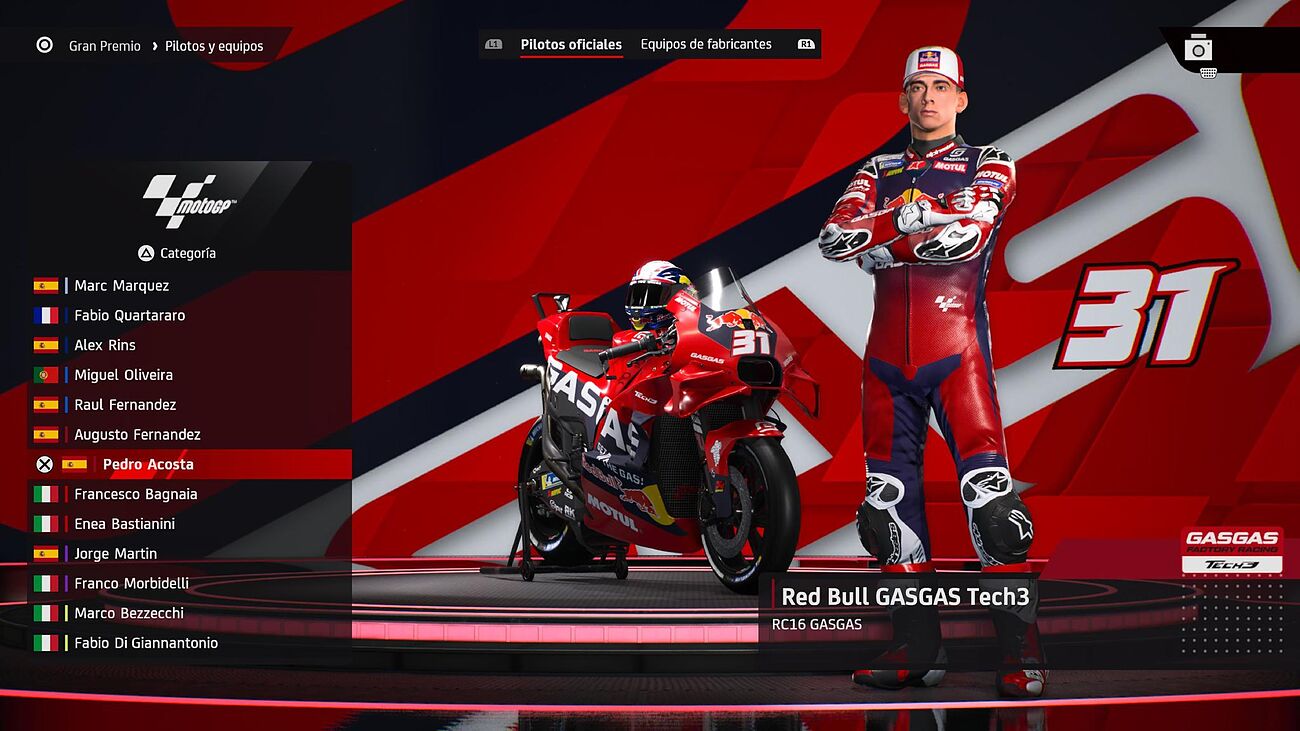1300x731 pixels.
Task: Open the Equipos de fabricantes tab
Action: coord(706,45)
